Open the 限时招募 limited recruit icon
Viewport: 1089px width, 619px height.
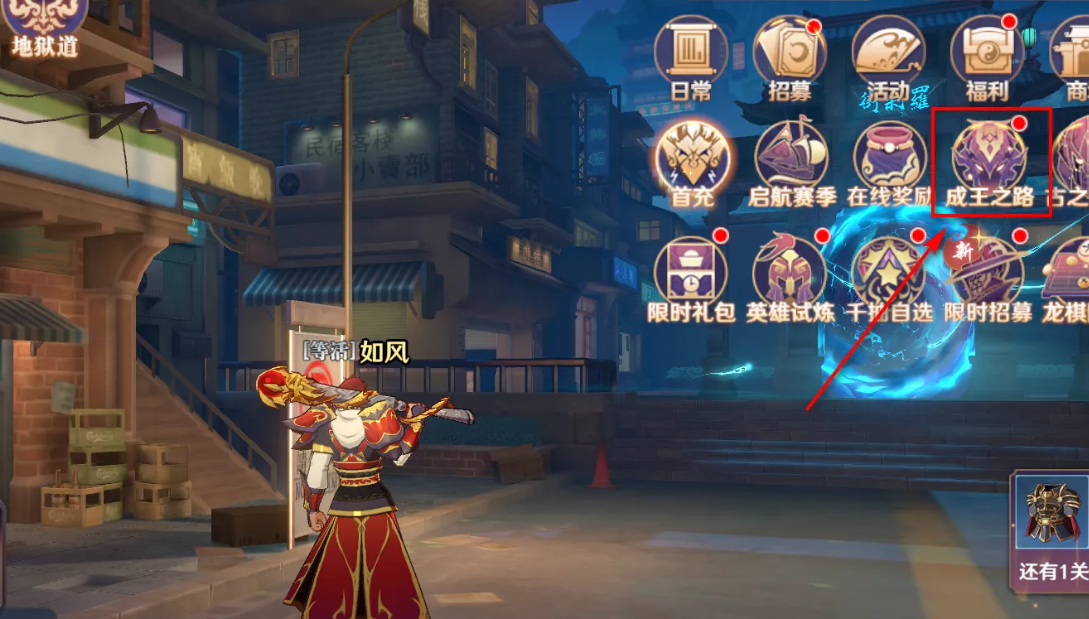click(x=987, y=275)
